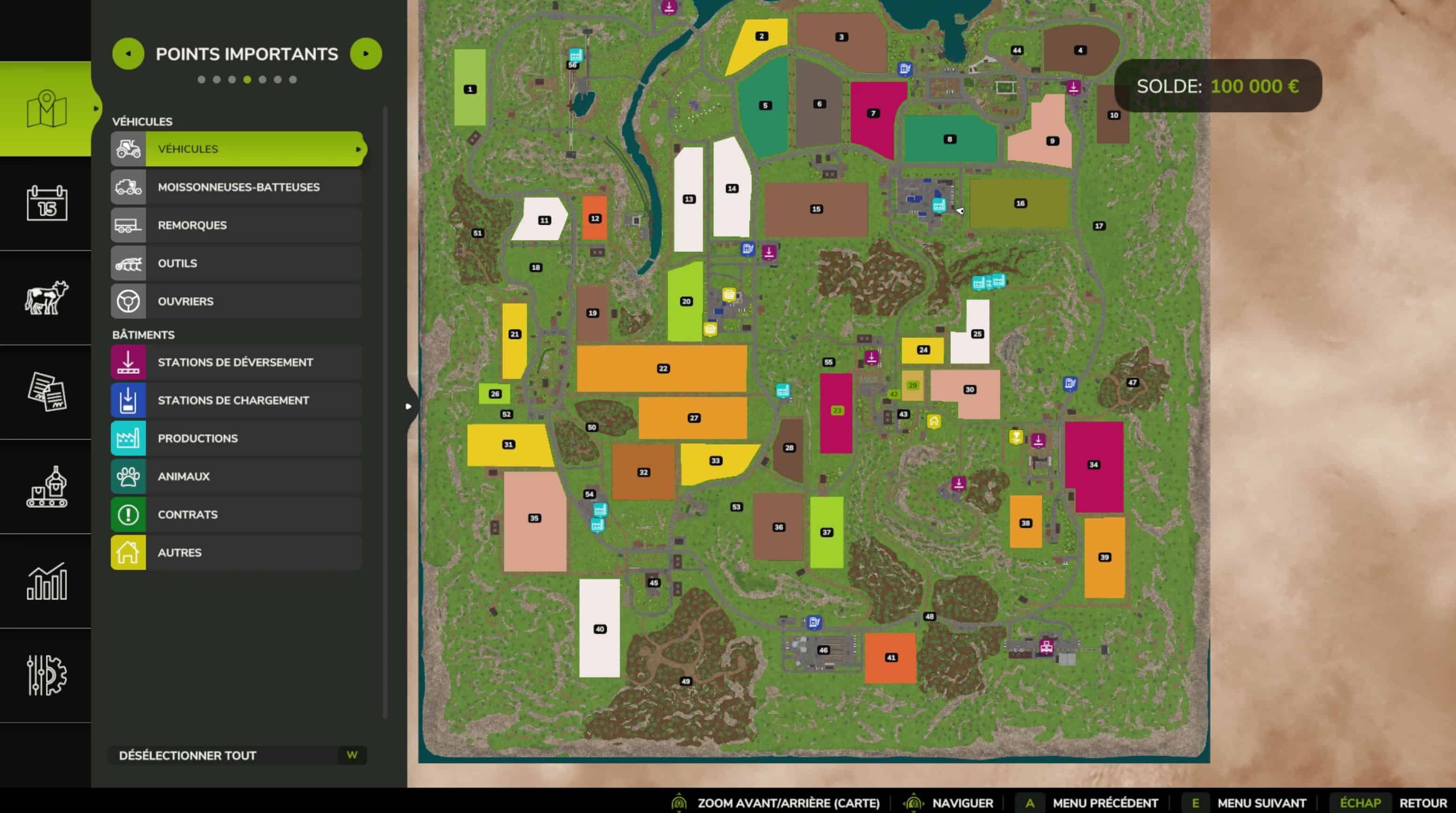Toggle the Véhicules map filter
Image resolution: width=1456 pixels, height=813 pixels.
236,148
